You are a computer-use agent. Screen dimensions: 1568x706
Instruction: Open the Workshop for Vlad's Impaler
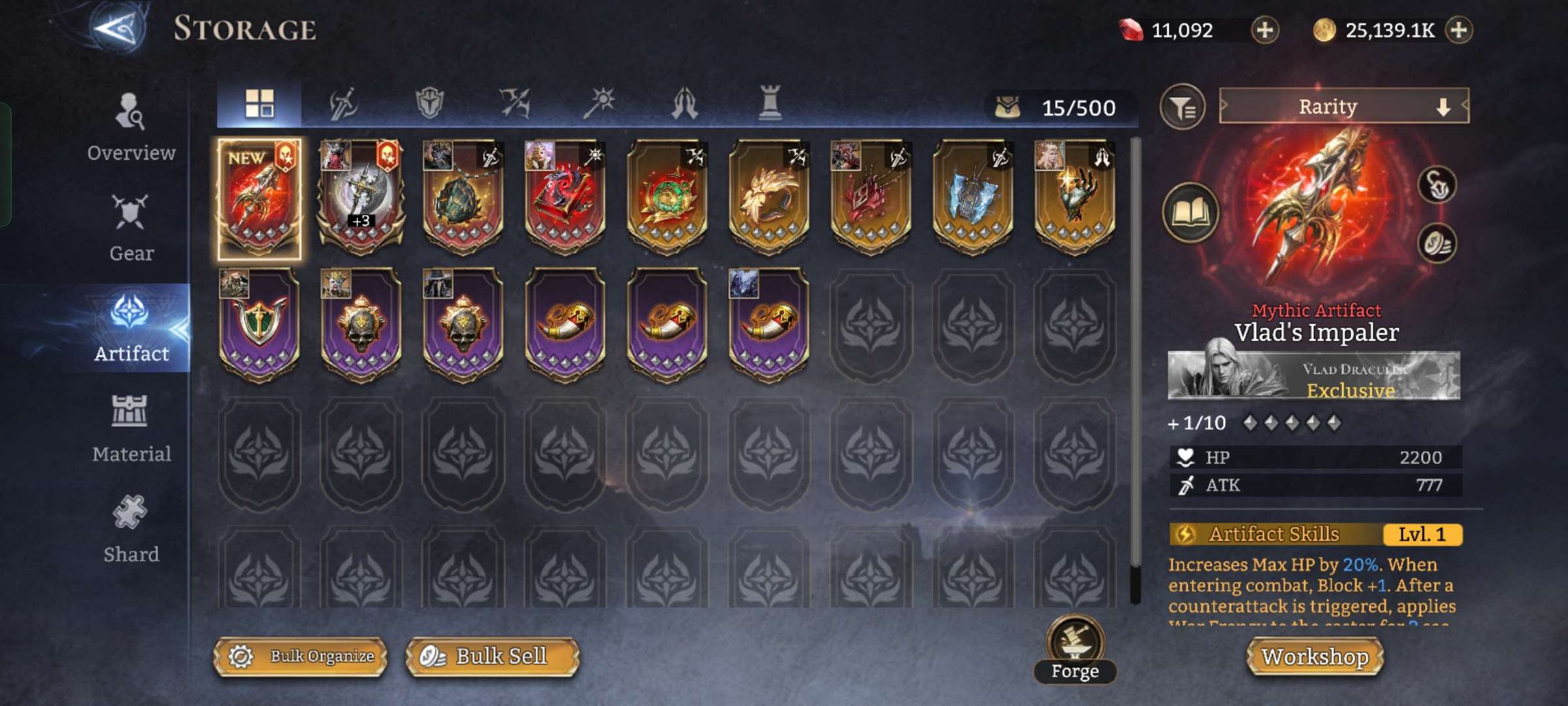pyautogui.click(x=1315, y=656)
